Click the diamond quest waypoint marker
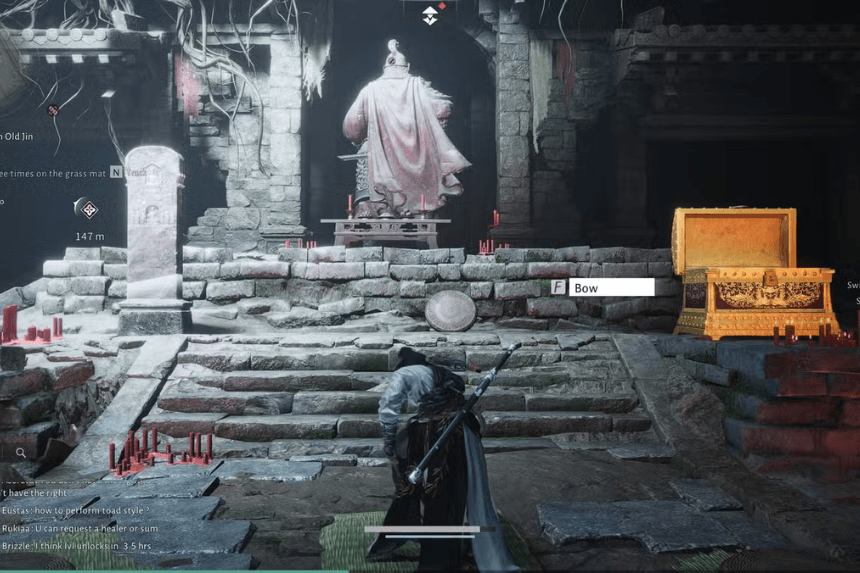This screenshot has height=573, width=860. coord(89,209)
